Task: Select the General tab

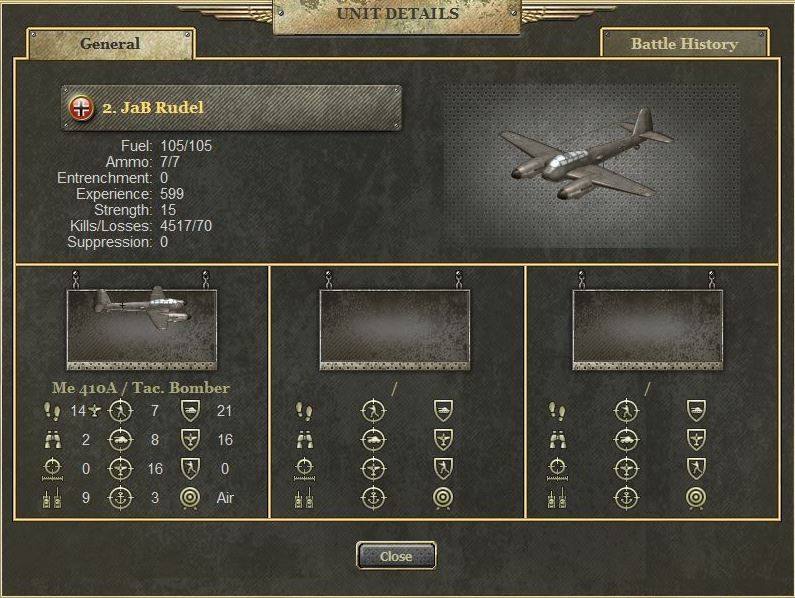Action: 110,44
